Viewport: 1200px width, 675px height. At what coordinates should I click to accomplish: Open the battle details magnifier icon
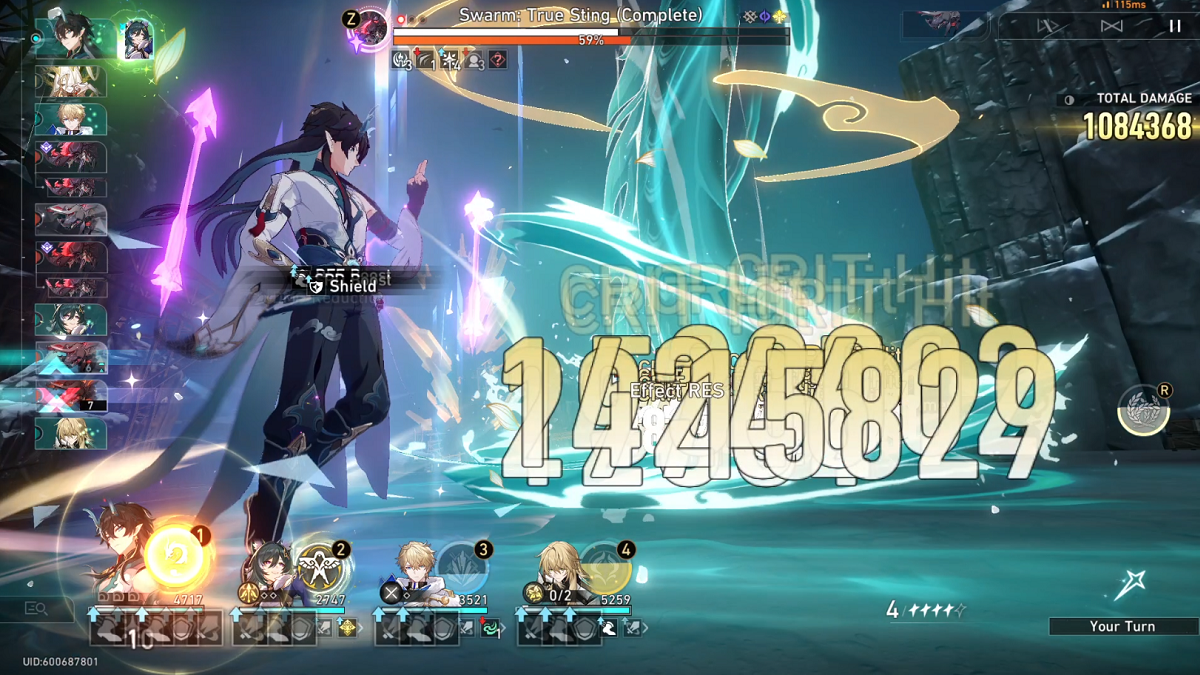click(36, 608)
